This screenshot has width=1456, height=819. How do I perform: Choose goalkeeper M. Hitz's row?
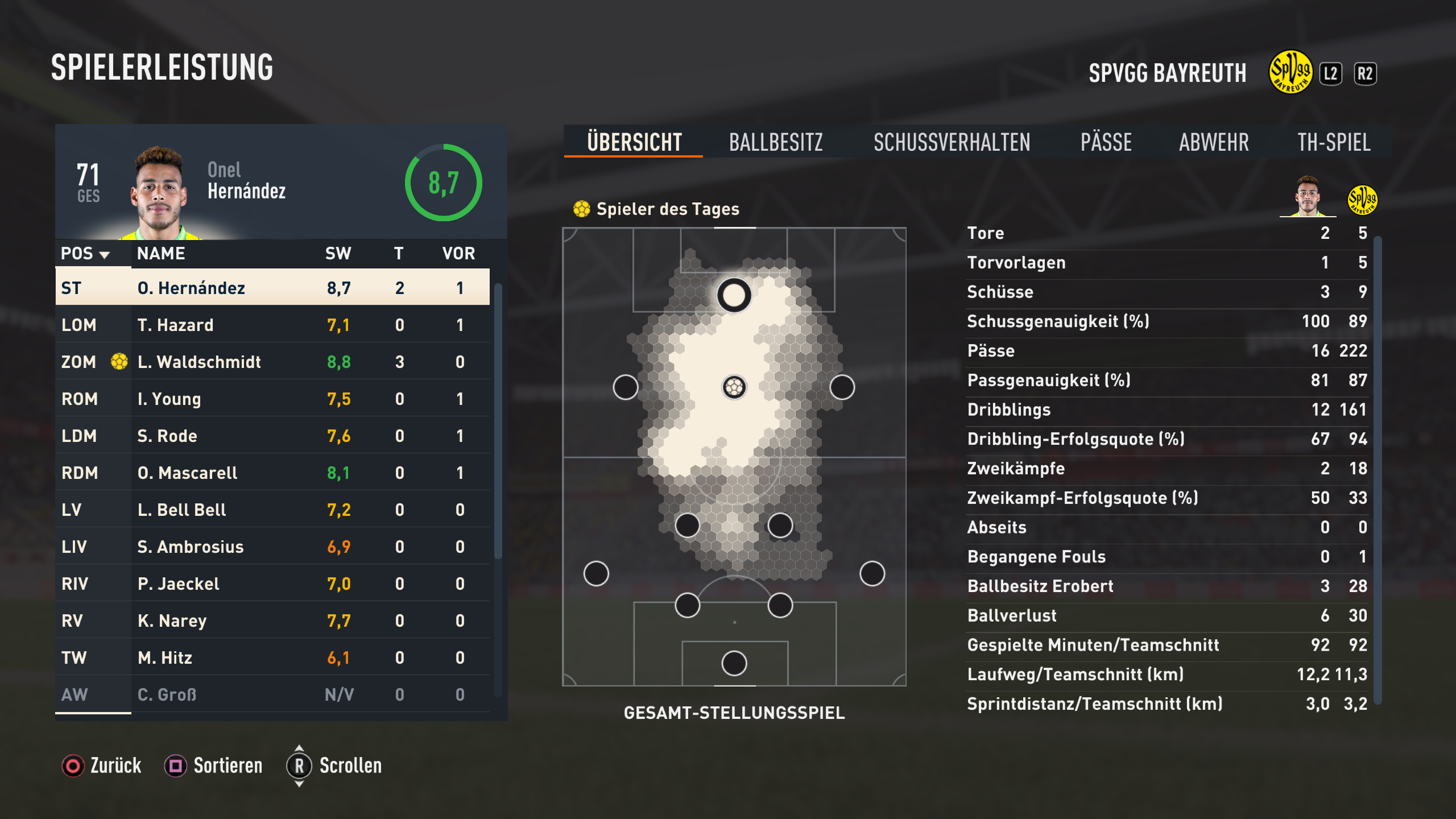click(272, 657)
